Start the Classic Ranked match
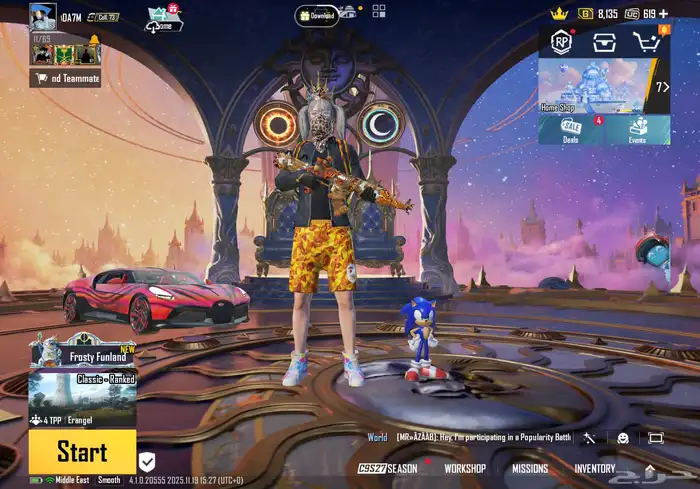Viewport: 700px width, 489px height. [x=82, y=451]
